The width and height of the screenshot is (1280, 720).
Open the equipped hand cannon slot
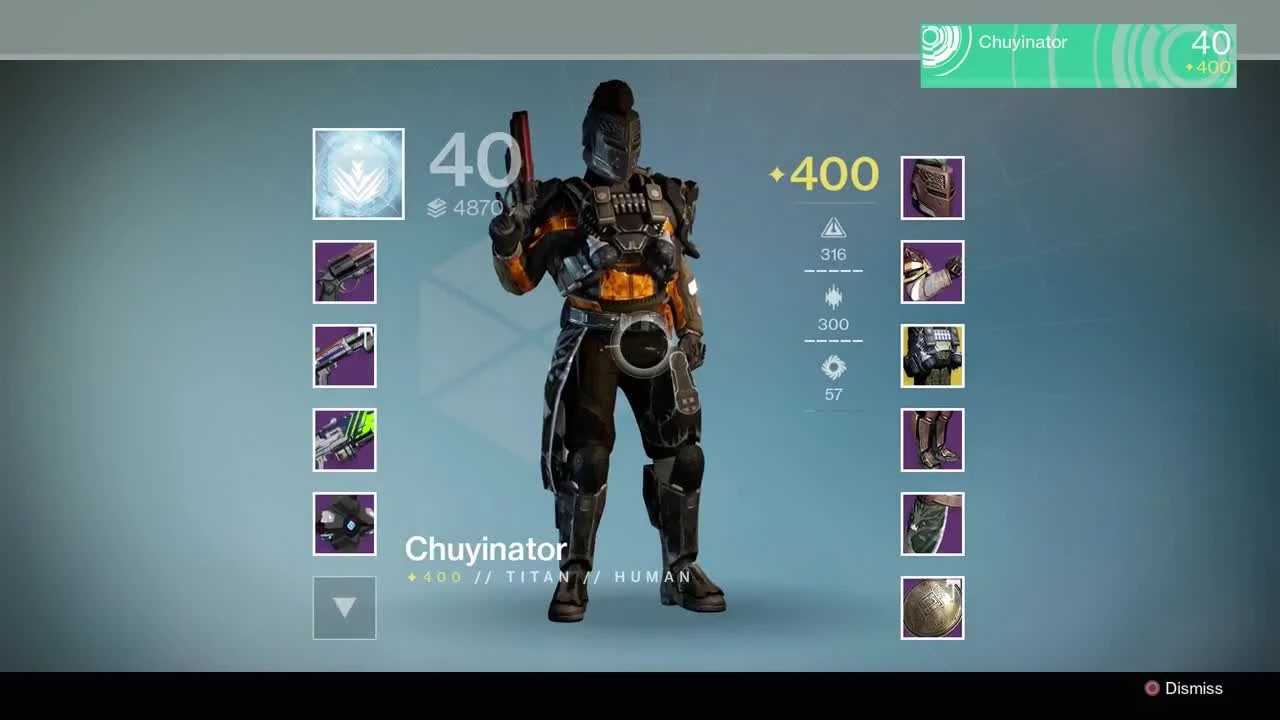(344, 272)
